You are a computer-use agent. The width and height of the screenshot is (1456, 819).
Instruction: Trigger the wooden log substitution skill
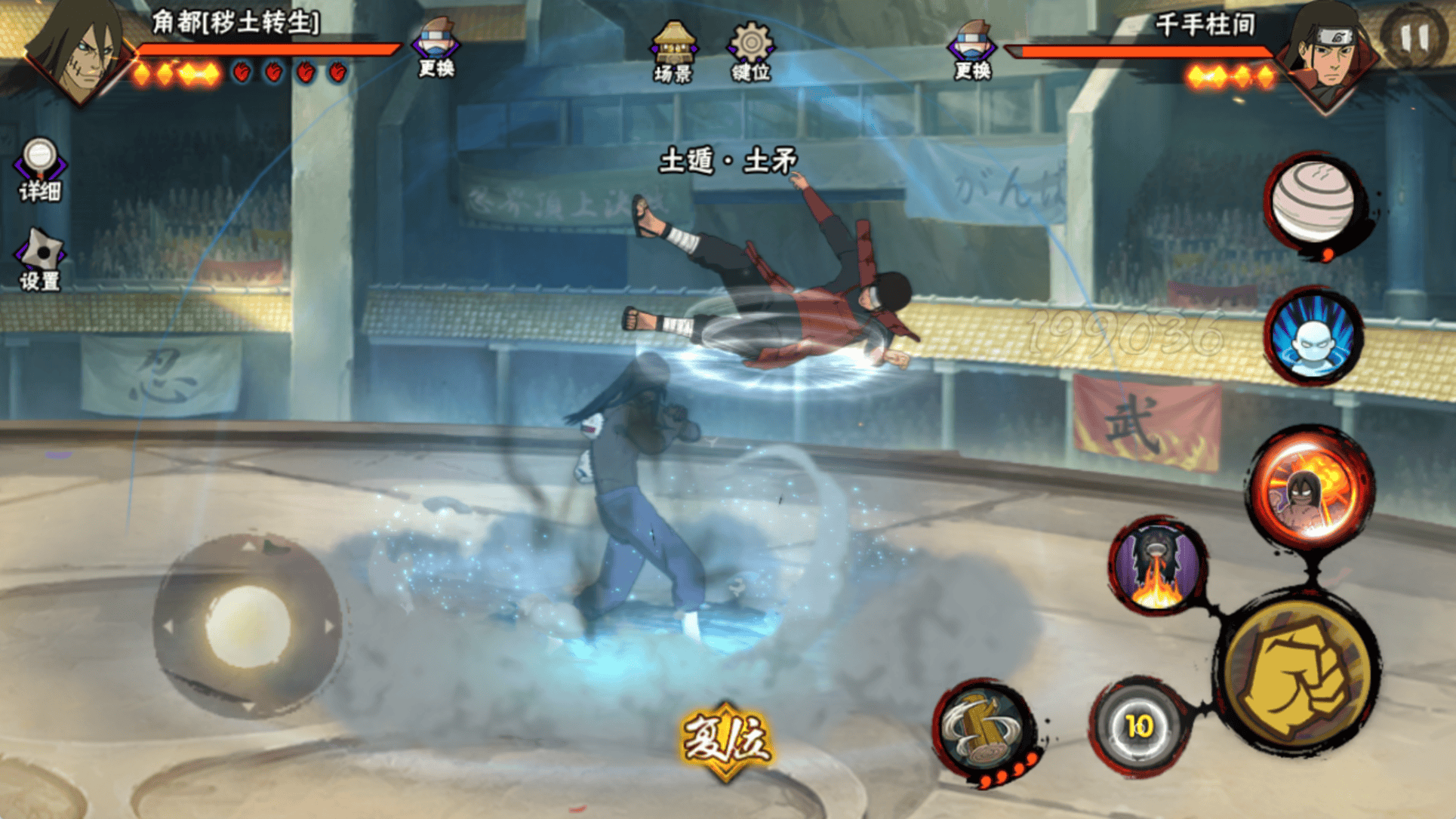pos(983,730)
